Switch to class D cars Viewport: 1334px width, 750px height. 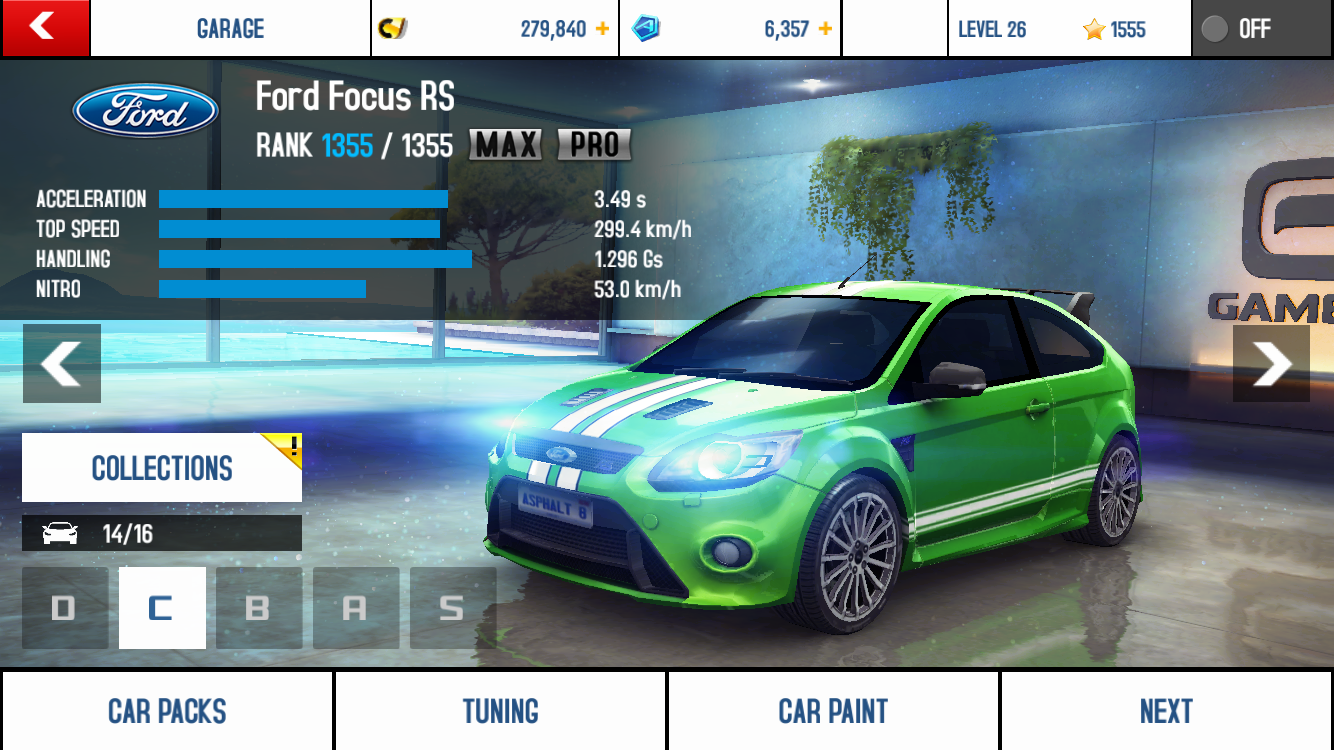coord(64,608)
